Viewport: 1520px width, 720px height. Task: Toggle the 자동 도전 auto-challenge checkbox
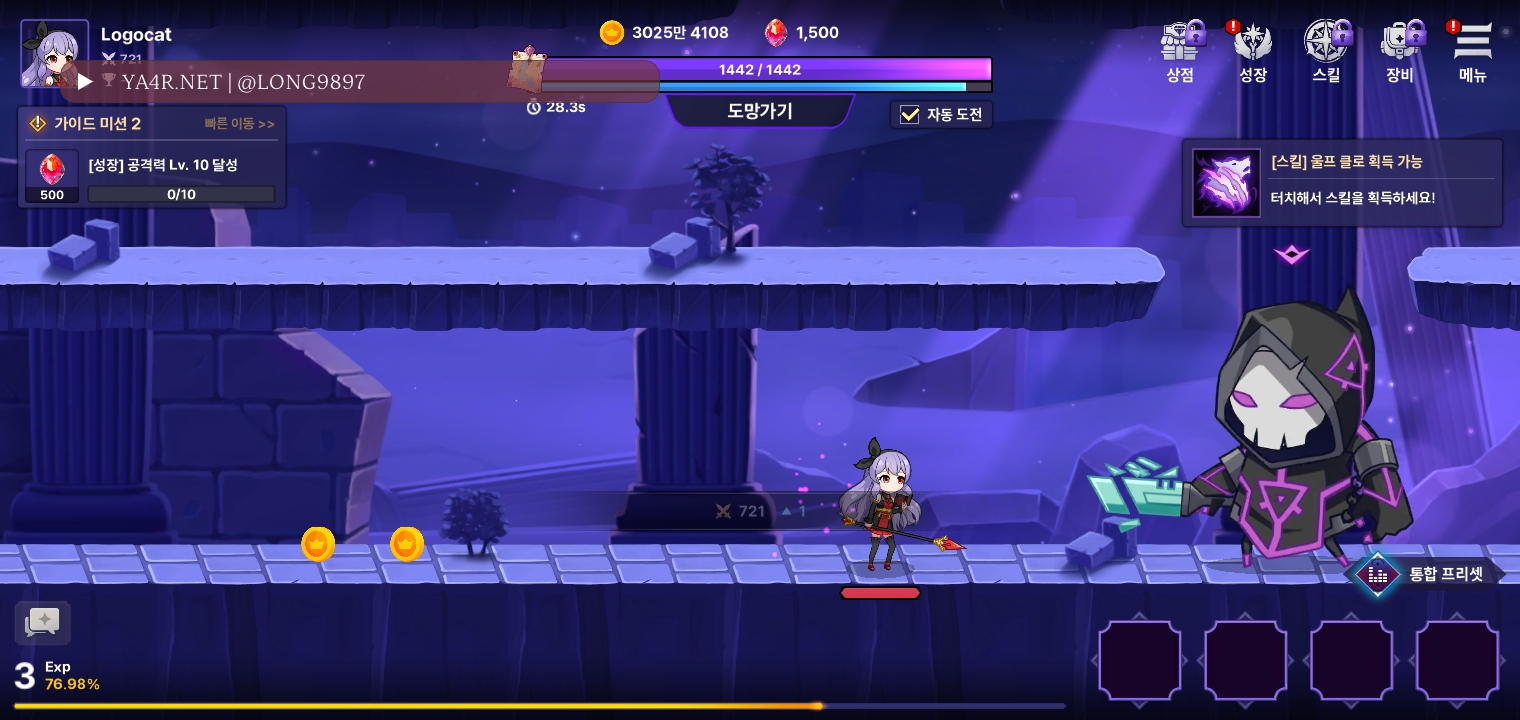[910, 115]
